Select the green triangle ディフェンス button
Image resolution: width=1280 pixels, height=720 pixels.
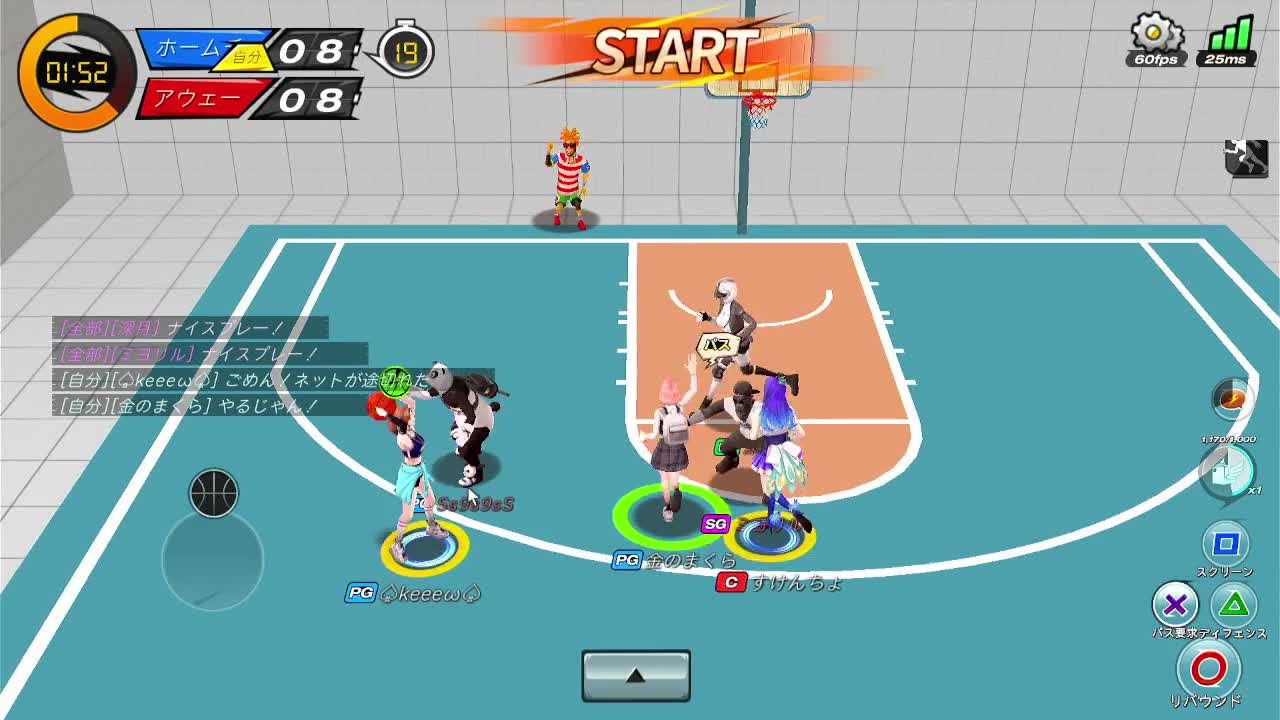(1235, 604)
